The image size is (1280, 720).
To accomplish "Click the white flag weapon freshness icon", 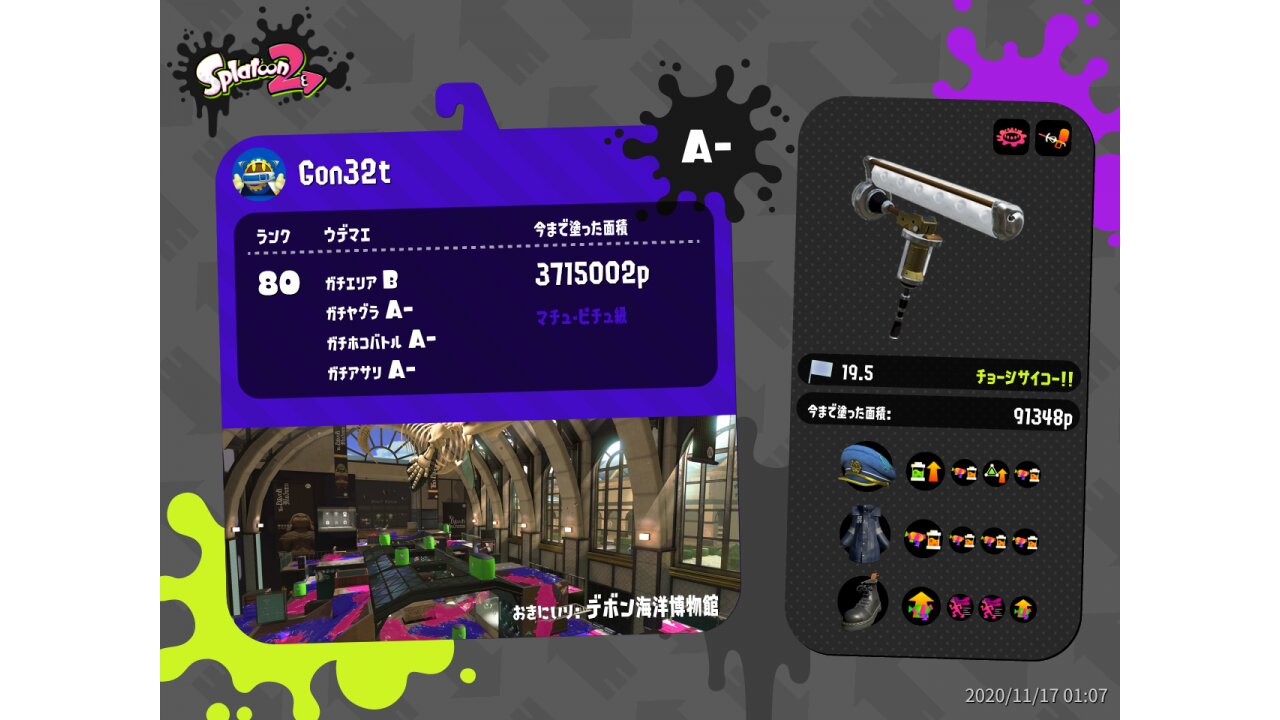I will coord(823,372).
